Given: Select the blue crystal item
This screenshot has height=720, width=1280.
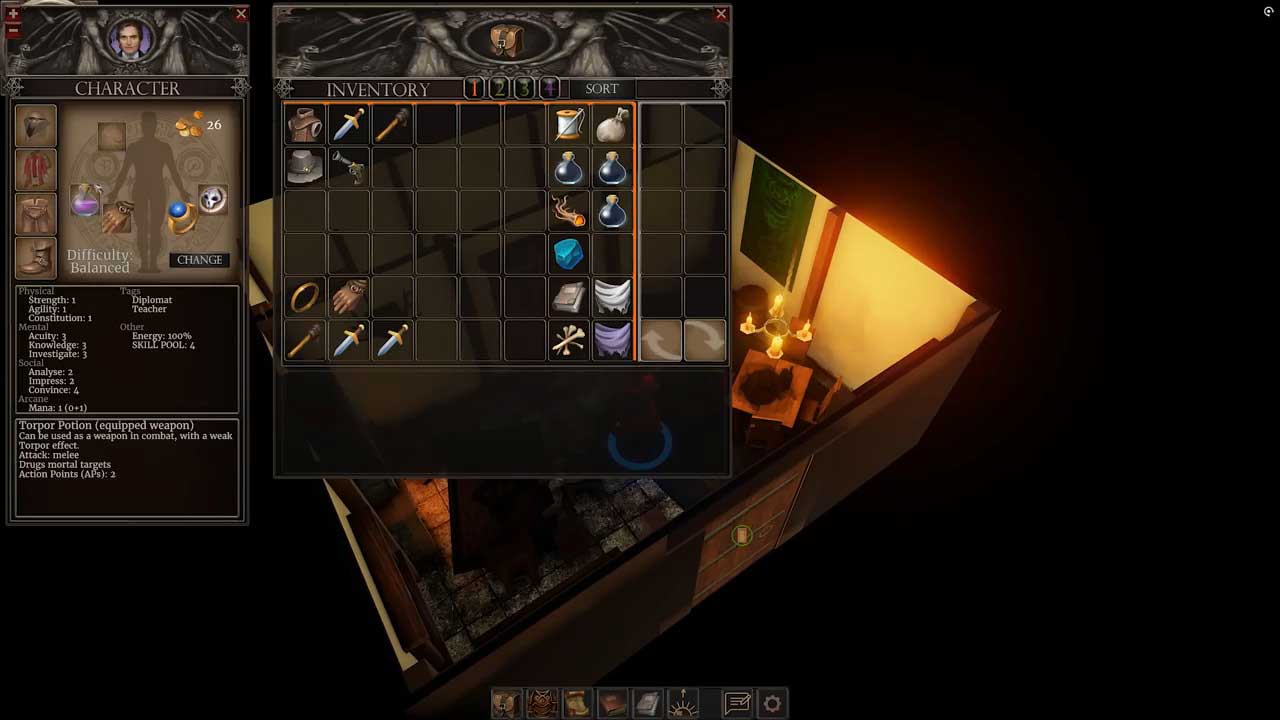Looking at the screenshot, I should [569, 254].
